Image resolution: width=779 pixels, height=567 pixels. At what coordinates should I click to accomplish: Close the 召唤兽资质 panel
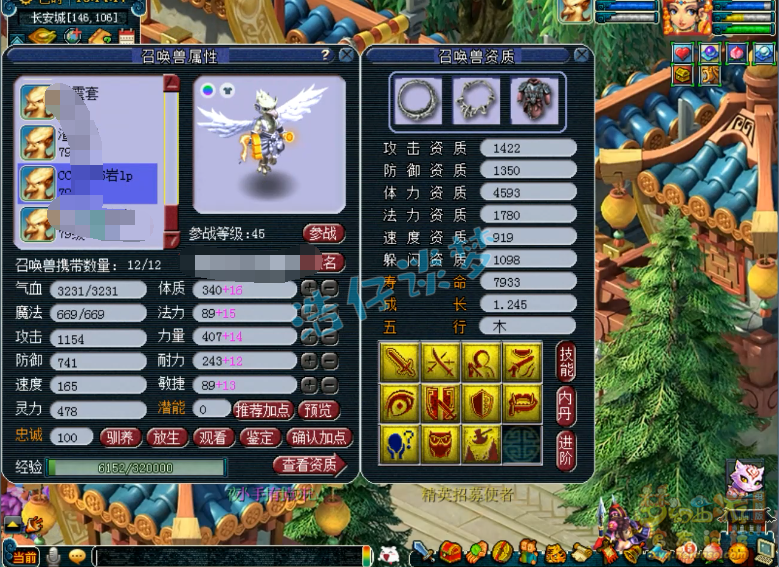pyautogui.click(x=582, y=56)
